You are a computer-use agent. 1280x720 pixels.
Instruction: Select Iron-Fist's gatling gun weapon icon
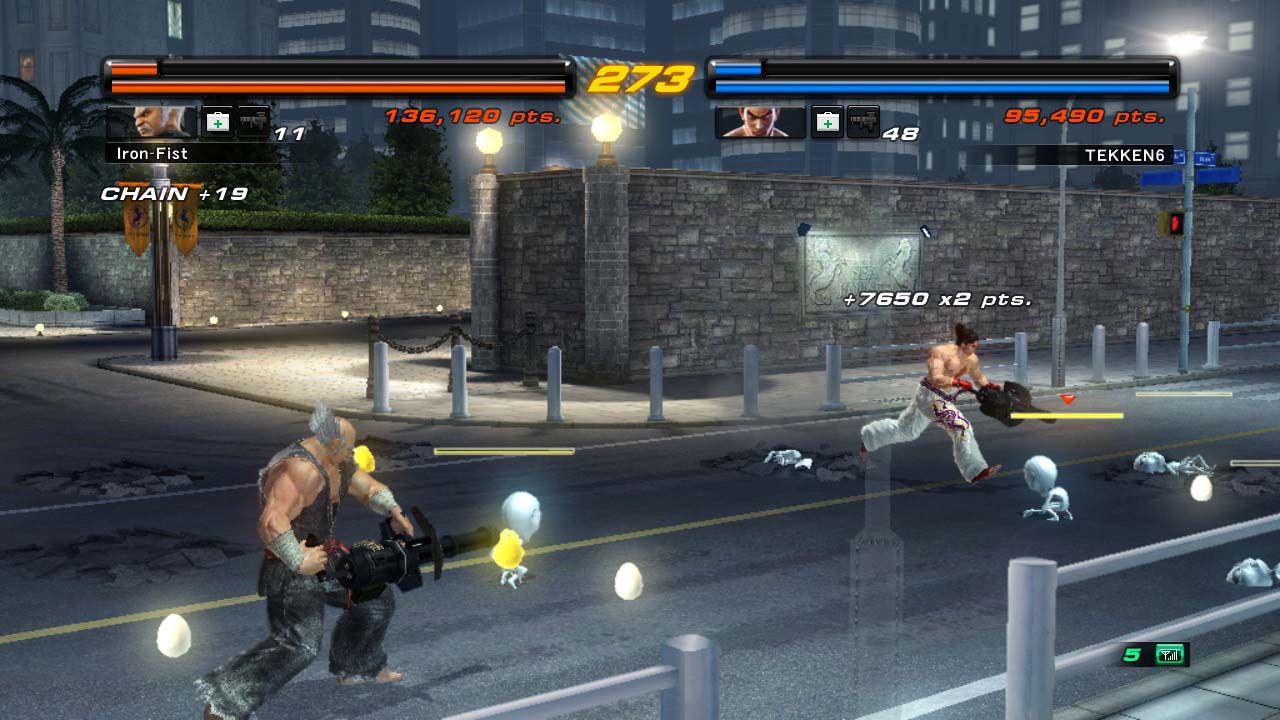coord(253,122)
